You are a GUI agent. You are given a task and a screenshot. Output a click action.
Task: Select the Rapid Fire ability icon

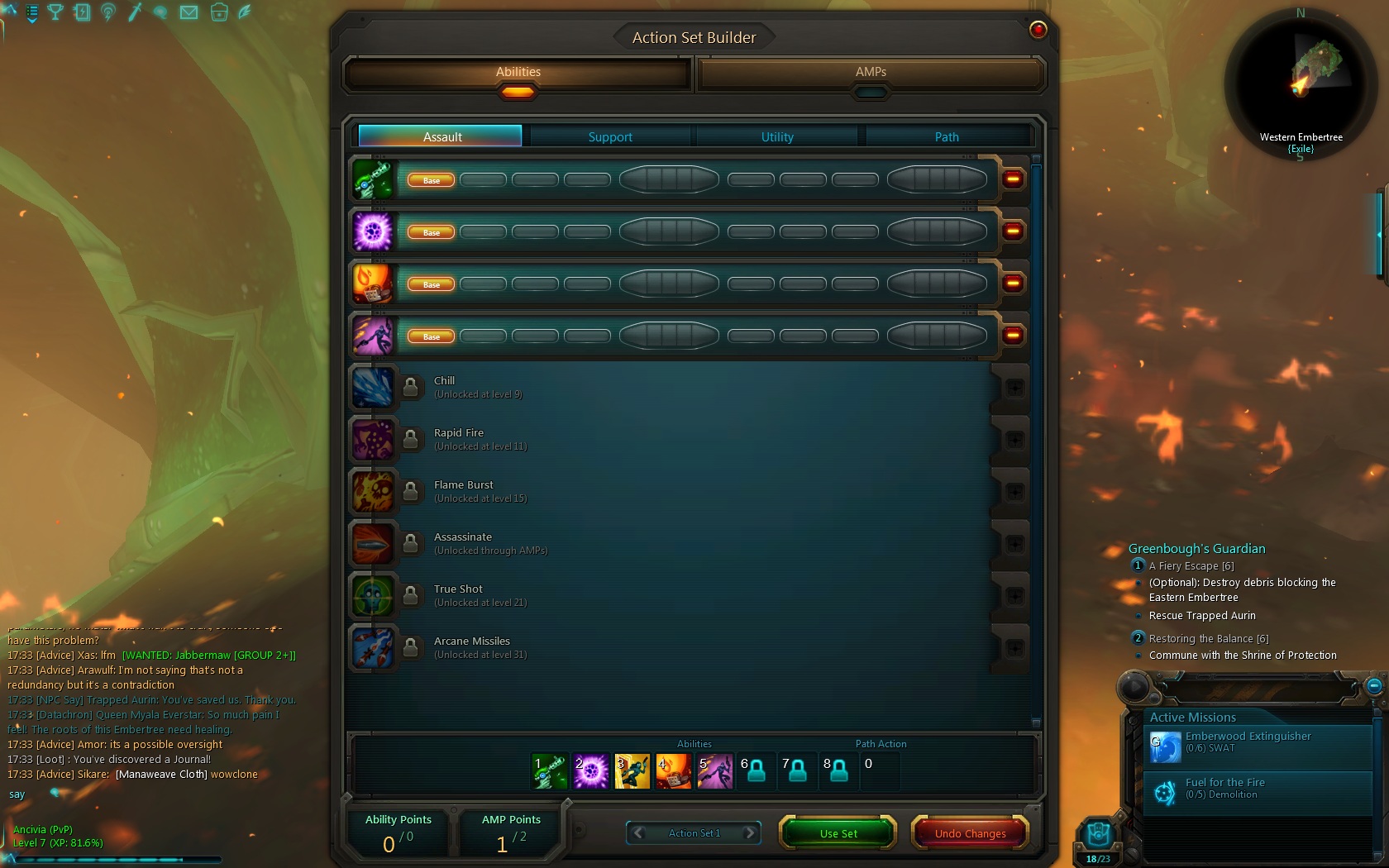374,440
